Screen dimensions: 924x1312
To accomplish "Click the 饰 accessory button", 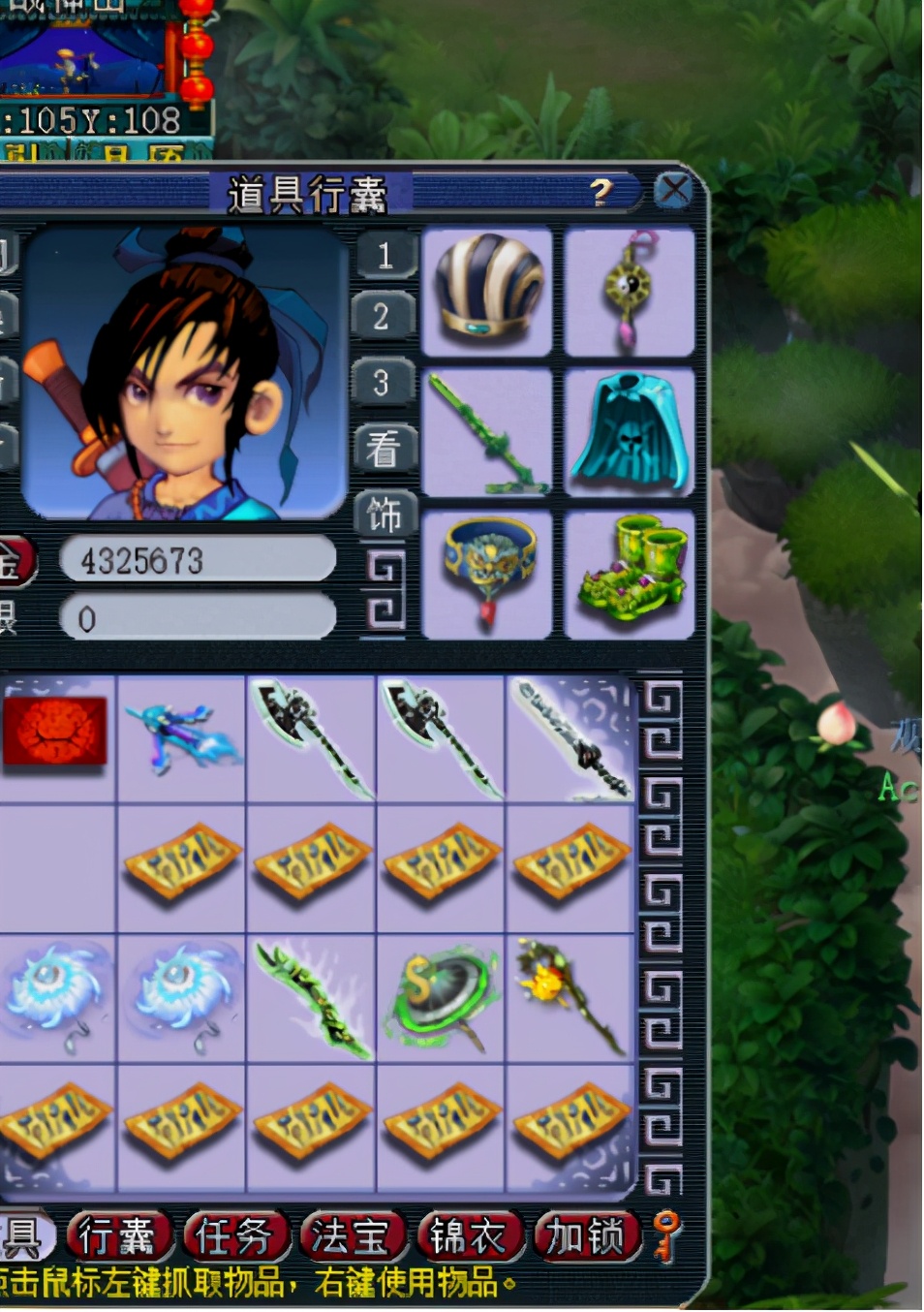I will [385, 514].
